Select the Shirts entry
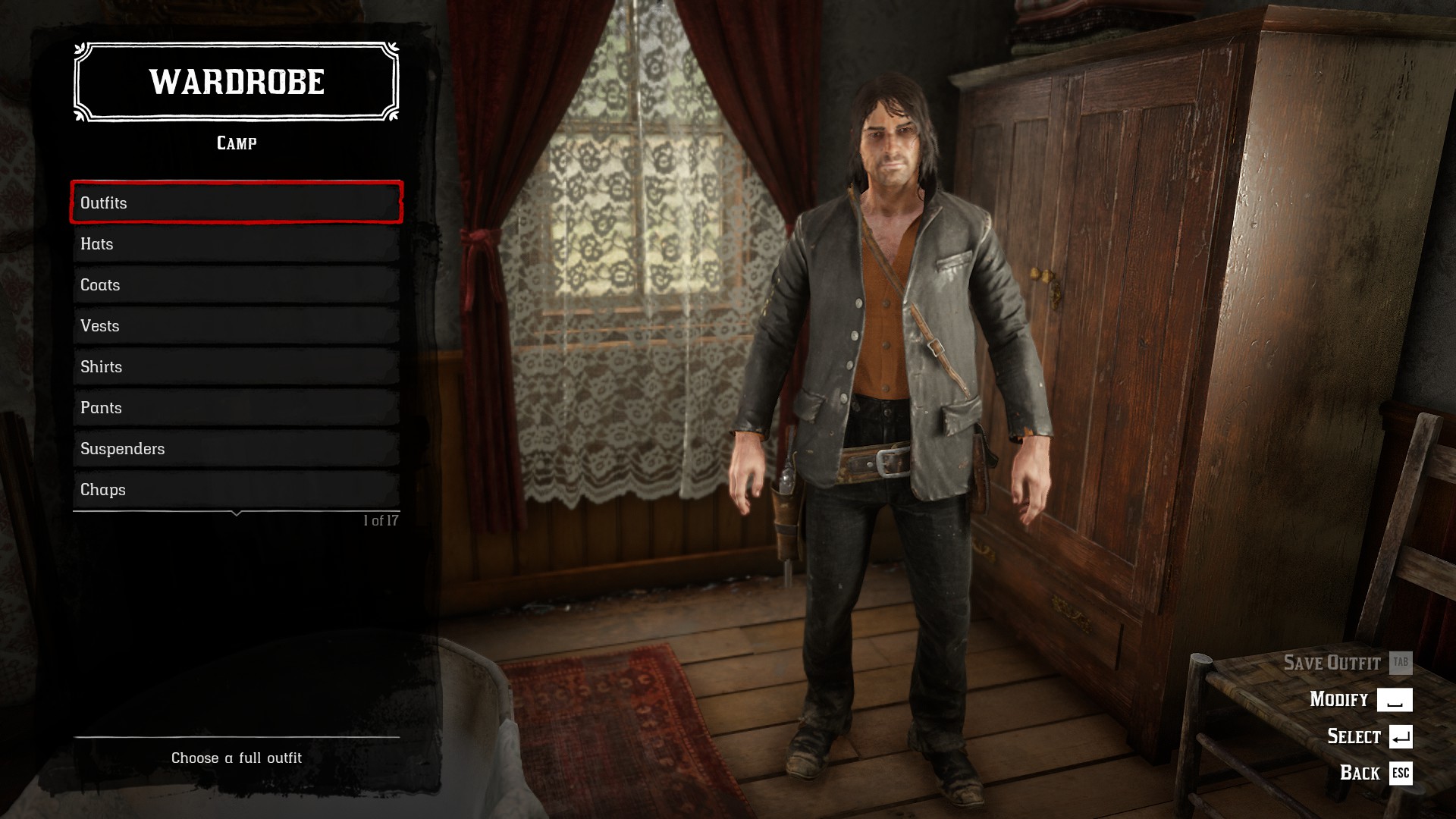This screenshot has height=819, width=1456. [235, 366]
